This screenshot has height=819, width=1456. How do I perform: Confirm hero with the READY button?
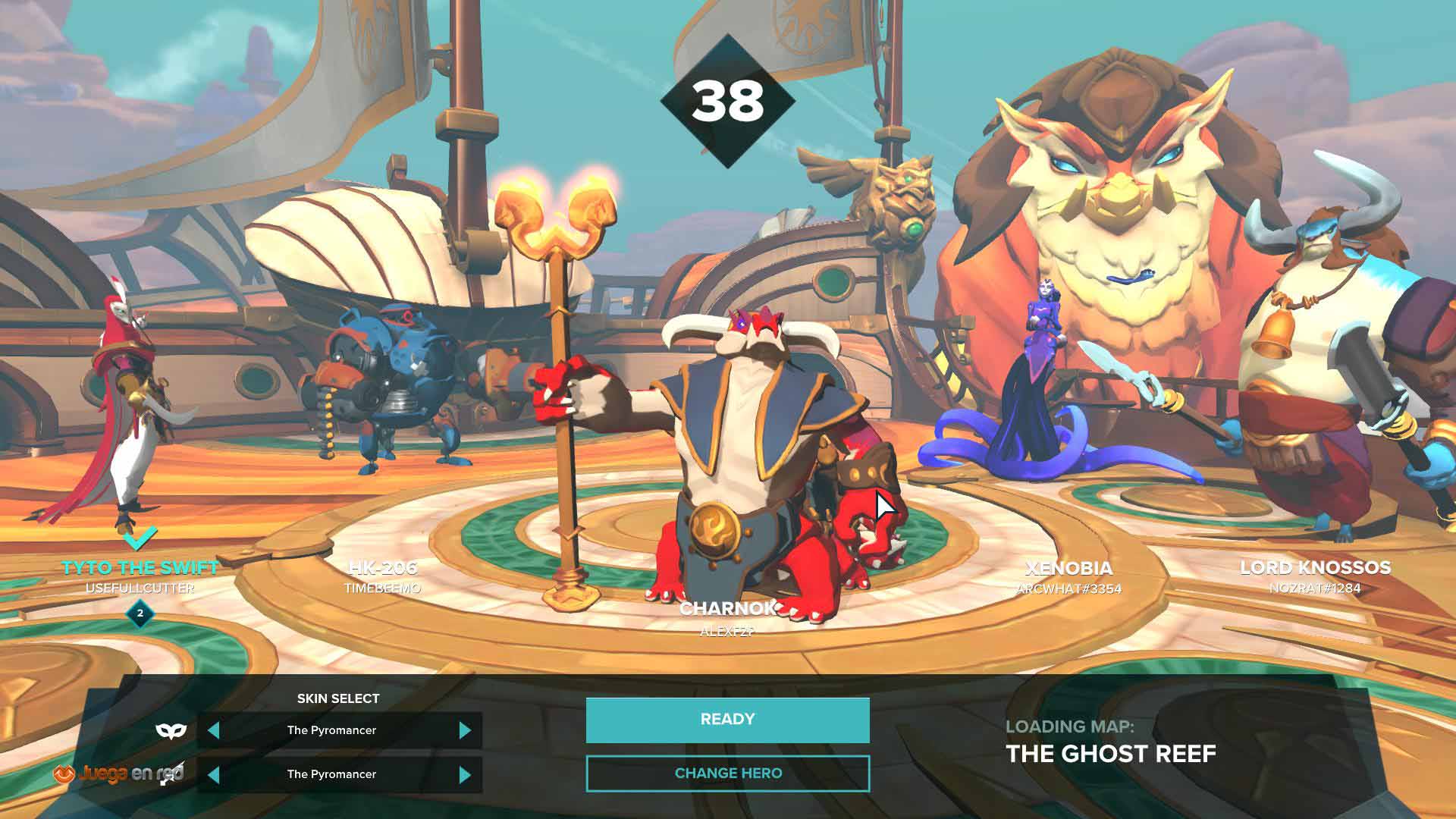pyautogui.click(x=727, y=720)
